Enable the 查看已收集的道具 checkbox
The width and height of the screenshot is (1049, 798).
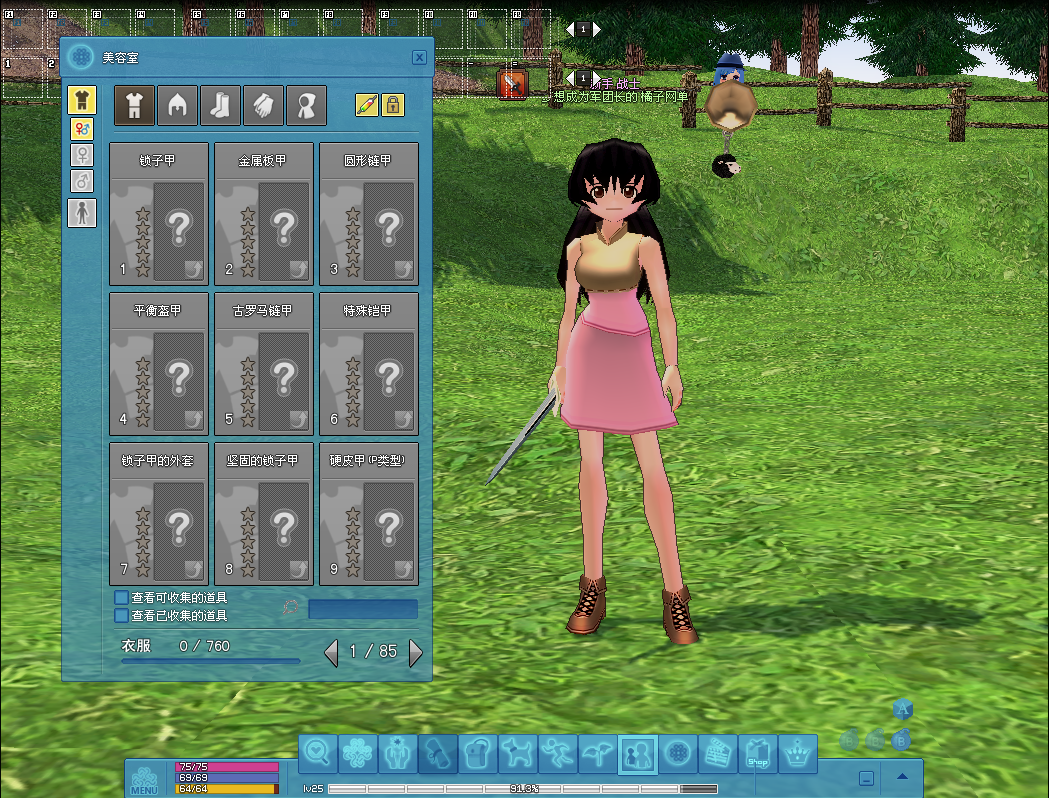[122, 616]
